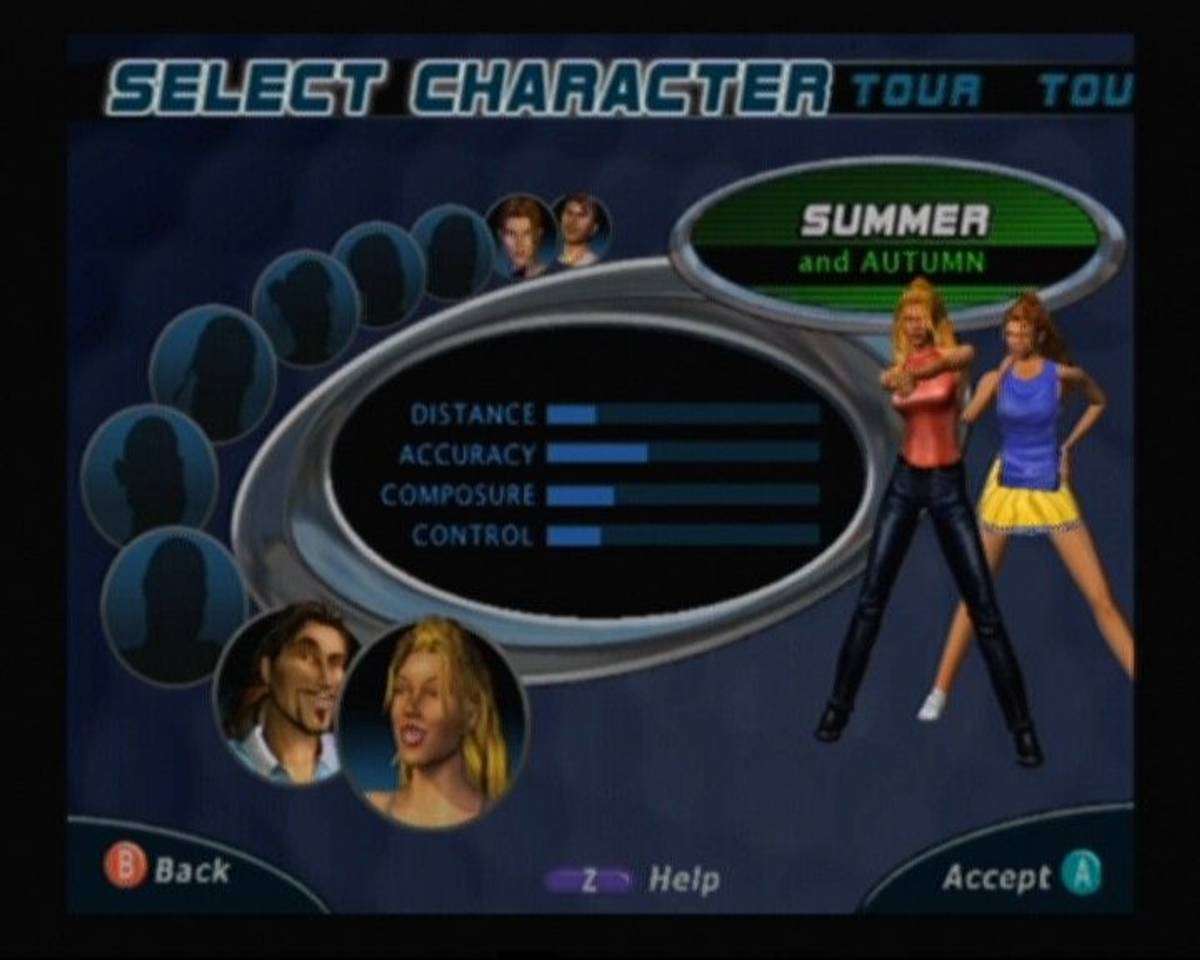This screenshot has width=1200, height=960.
Task: Choose the goateed dark-haired man portrait
Action: click(285, 692)
